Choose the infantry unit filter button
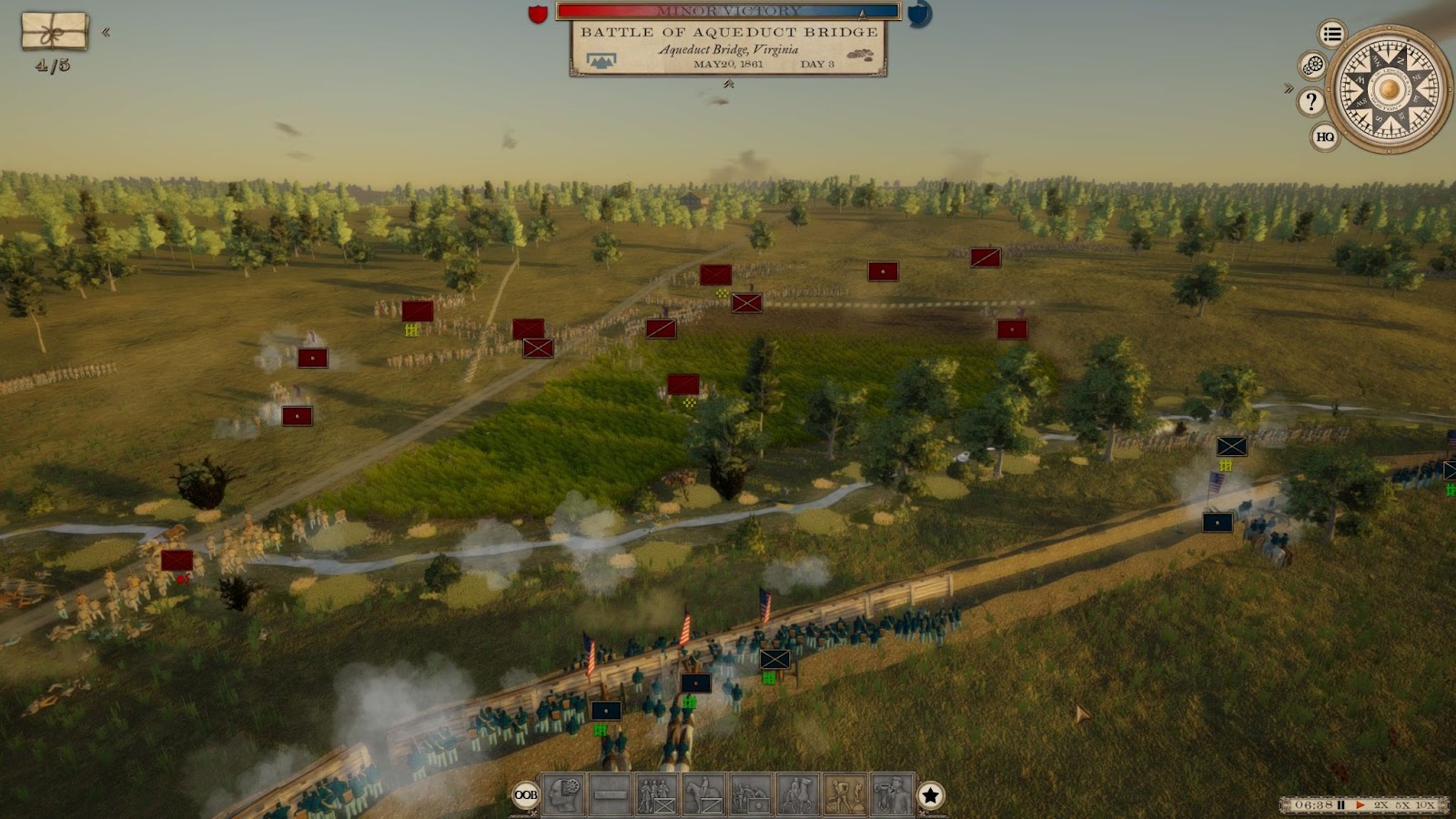Screen dimensions: 1456x819 click(657, 795)
